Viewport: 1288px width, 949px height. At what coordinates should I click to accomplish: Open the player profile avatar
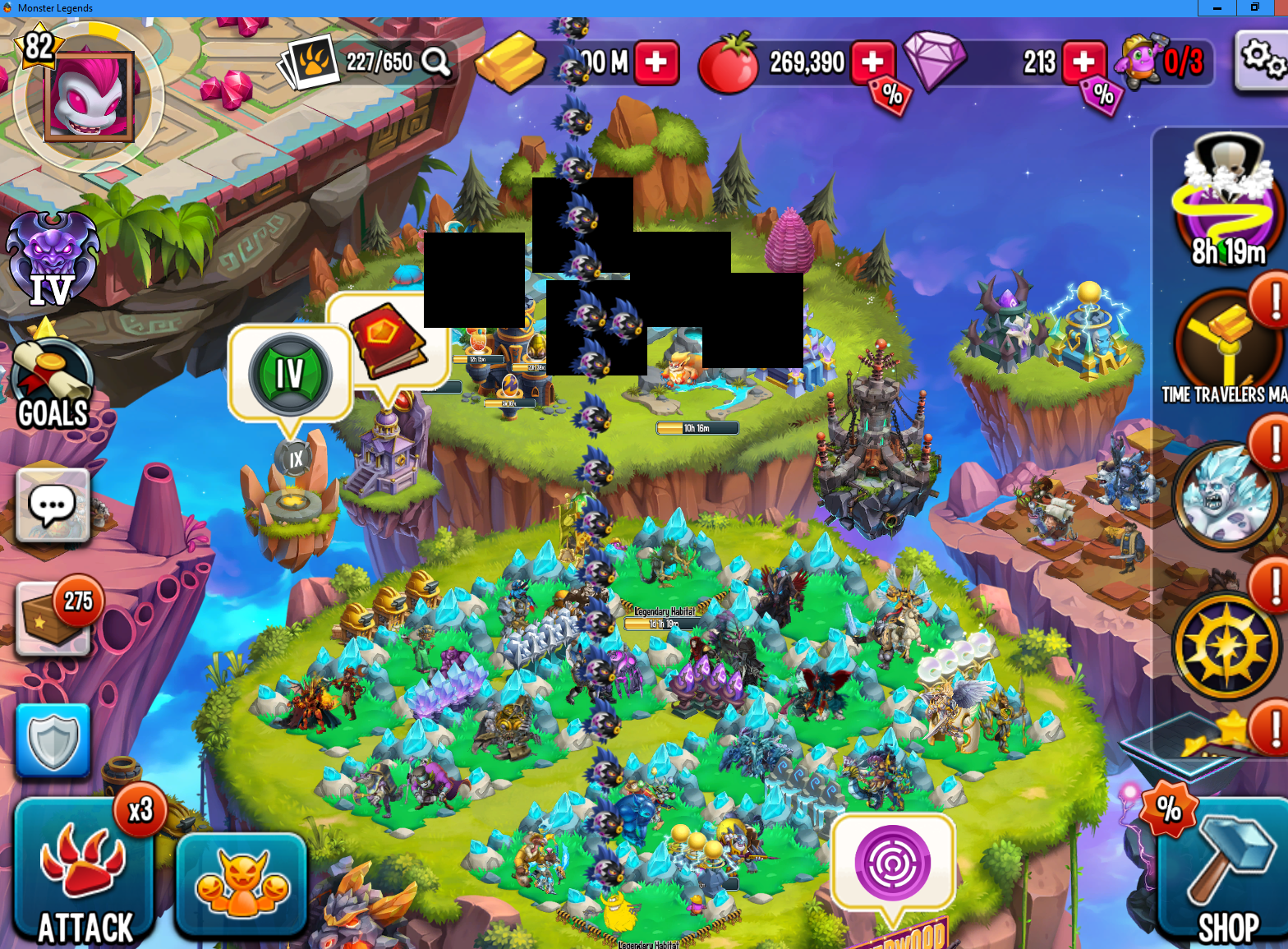tap(89, 96)
